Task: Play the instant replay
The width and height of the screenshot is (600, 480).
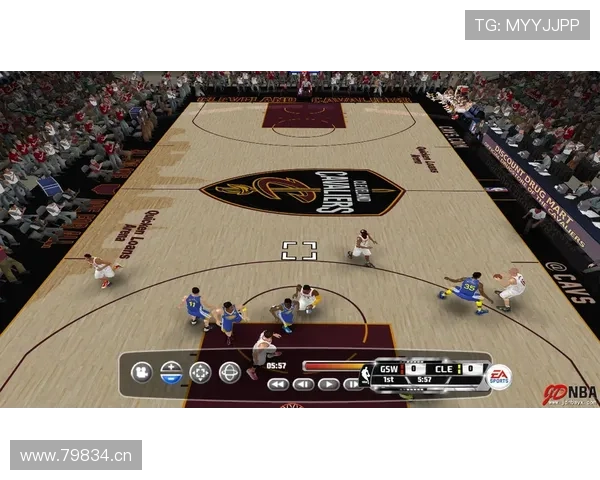Action: click(x=328, y=384)
